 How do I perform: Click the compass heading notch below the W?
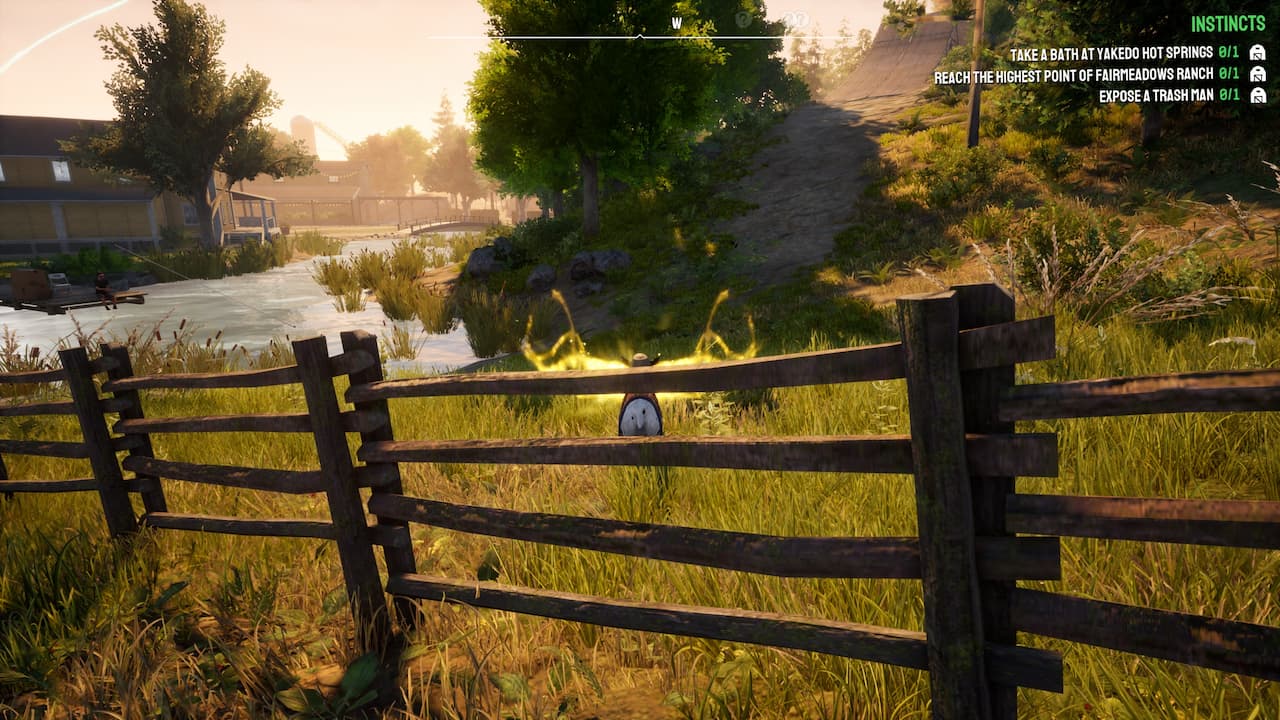[641, 36]
